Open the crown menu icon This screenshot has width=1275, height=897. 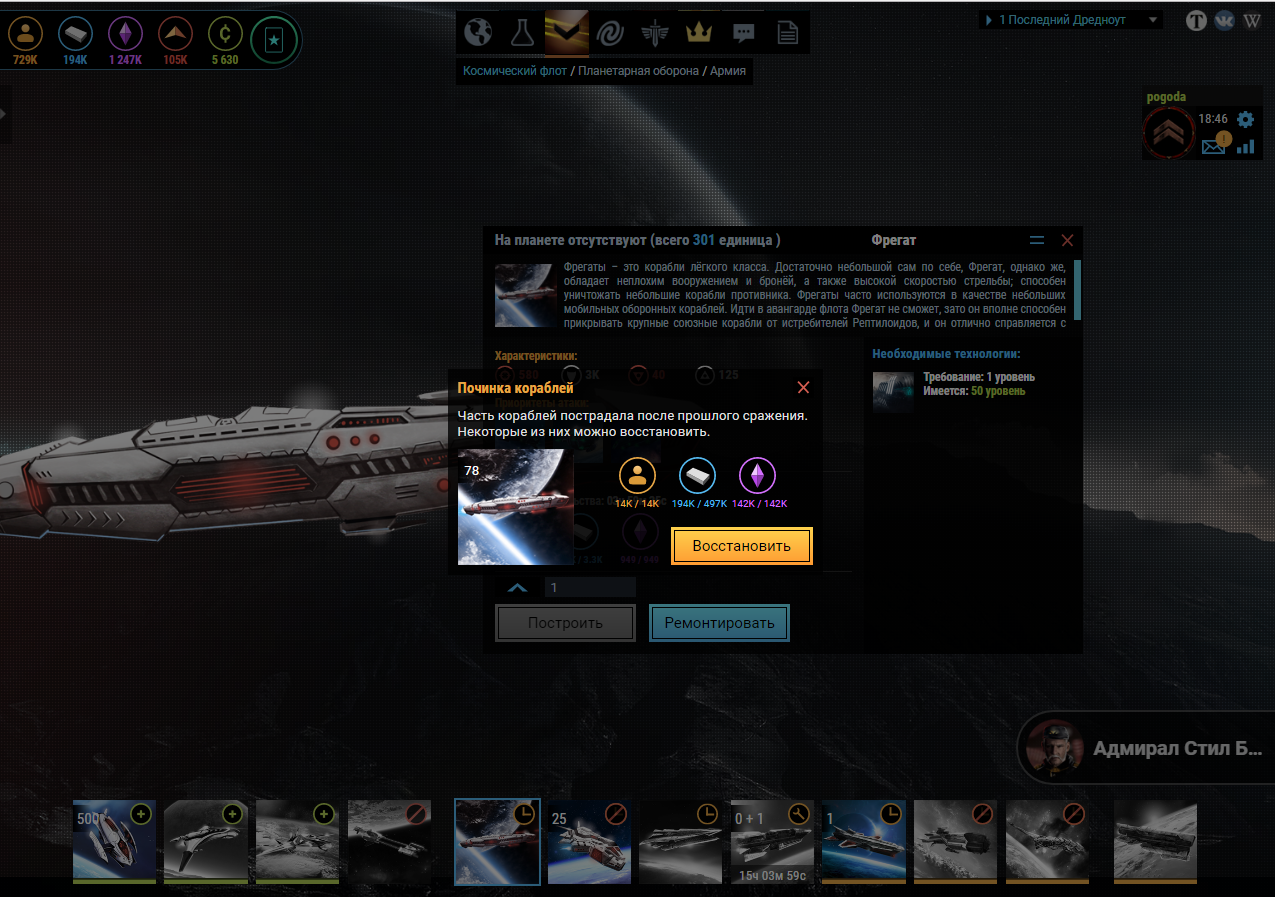click(x=698, y=33)
